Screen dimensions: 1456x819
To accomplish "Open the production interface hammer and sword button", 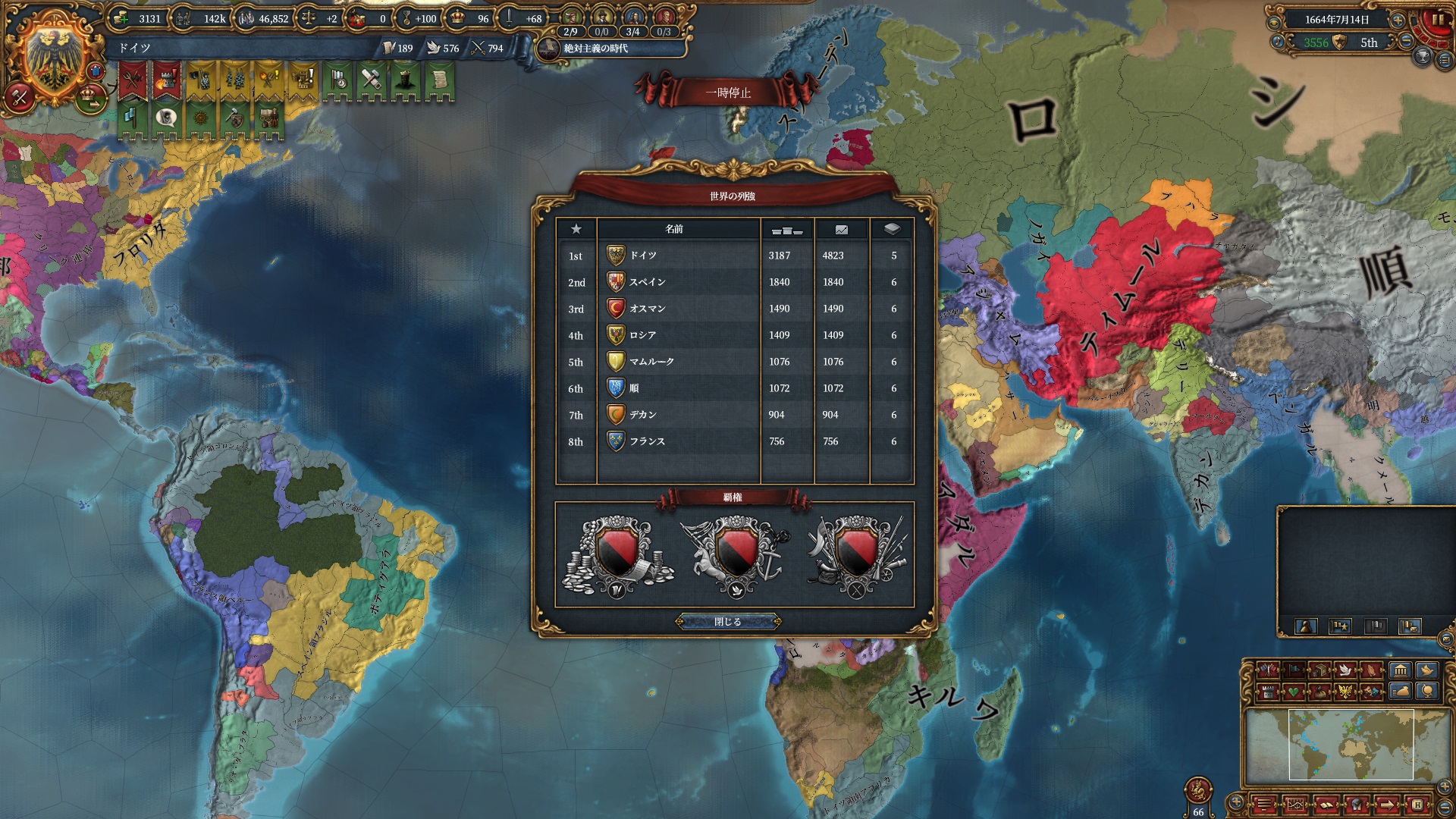I will (x=19, y=96).
